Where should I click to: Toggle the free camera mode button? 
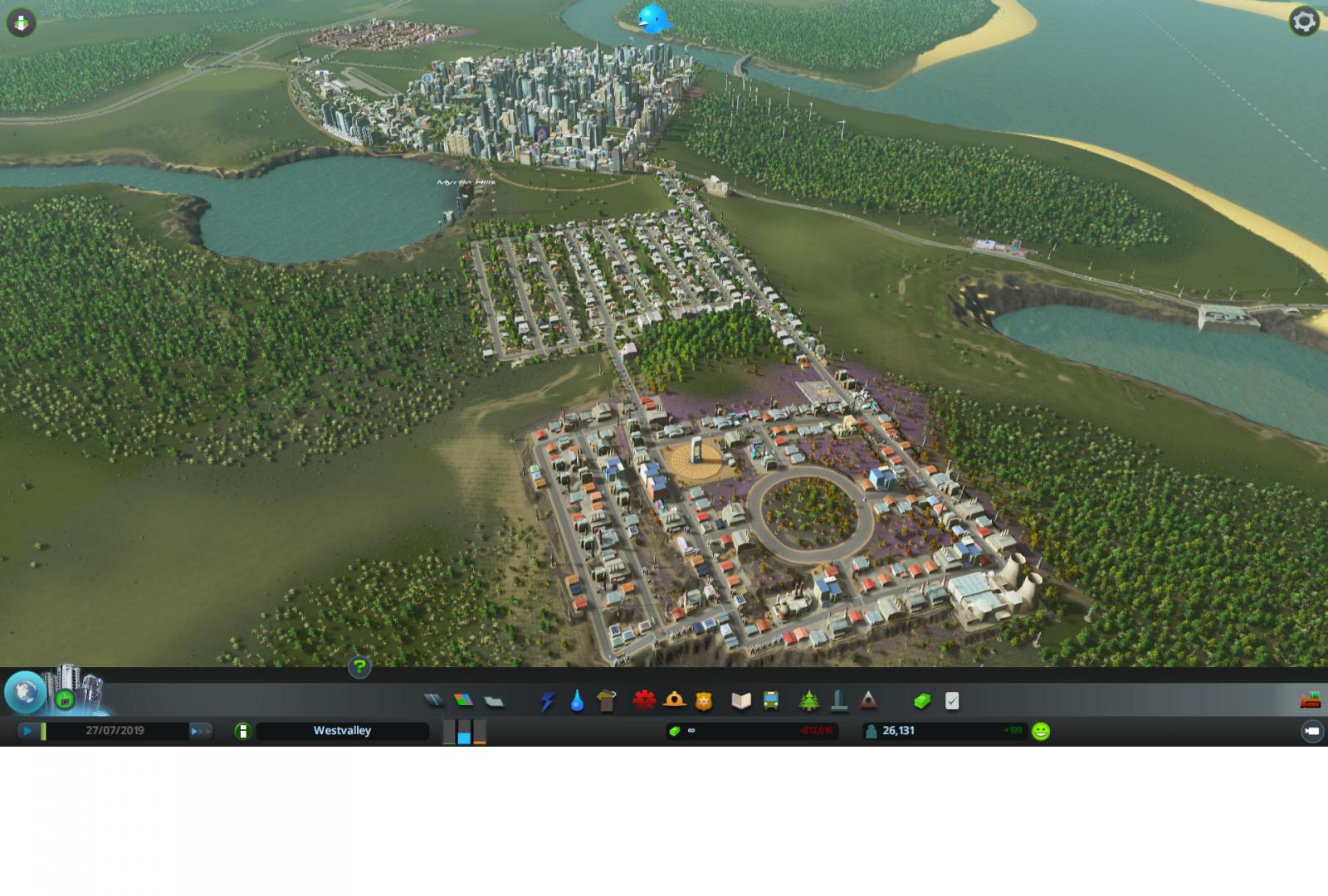click(1311, 732)
